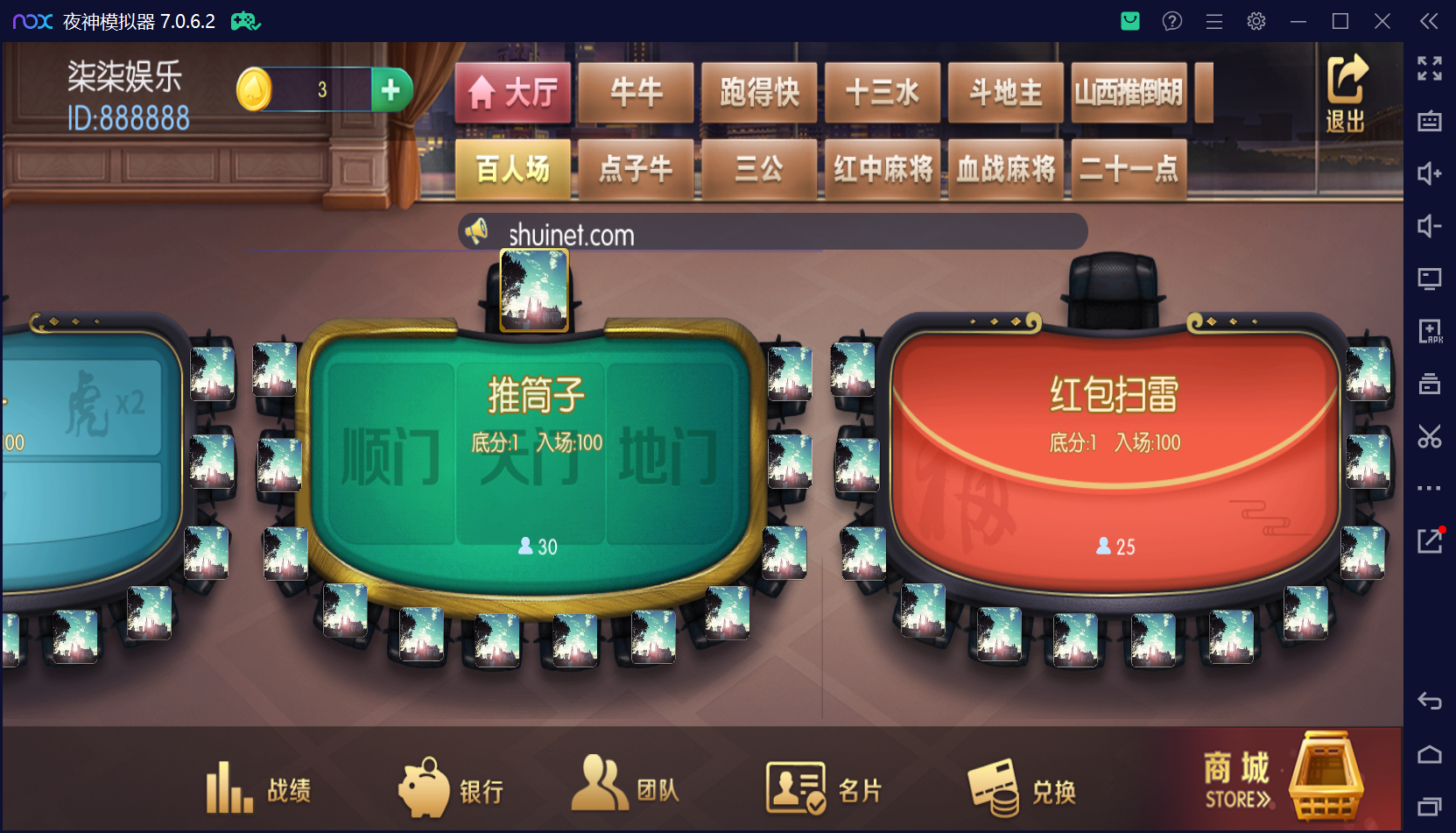The width and height of the screenshot is (1456, 833).
Task: Click the APK install icon in Nox sidebar
Action: click(1429, 331)
